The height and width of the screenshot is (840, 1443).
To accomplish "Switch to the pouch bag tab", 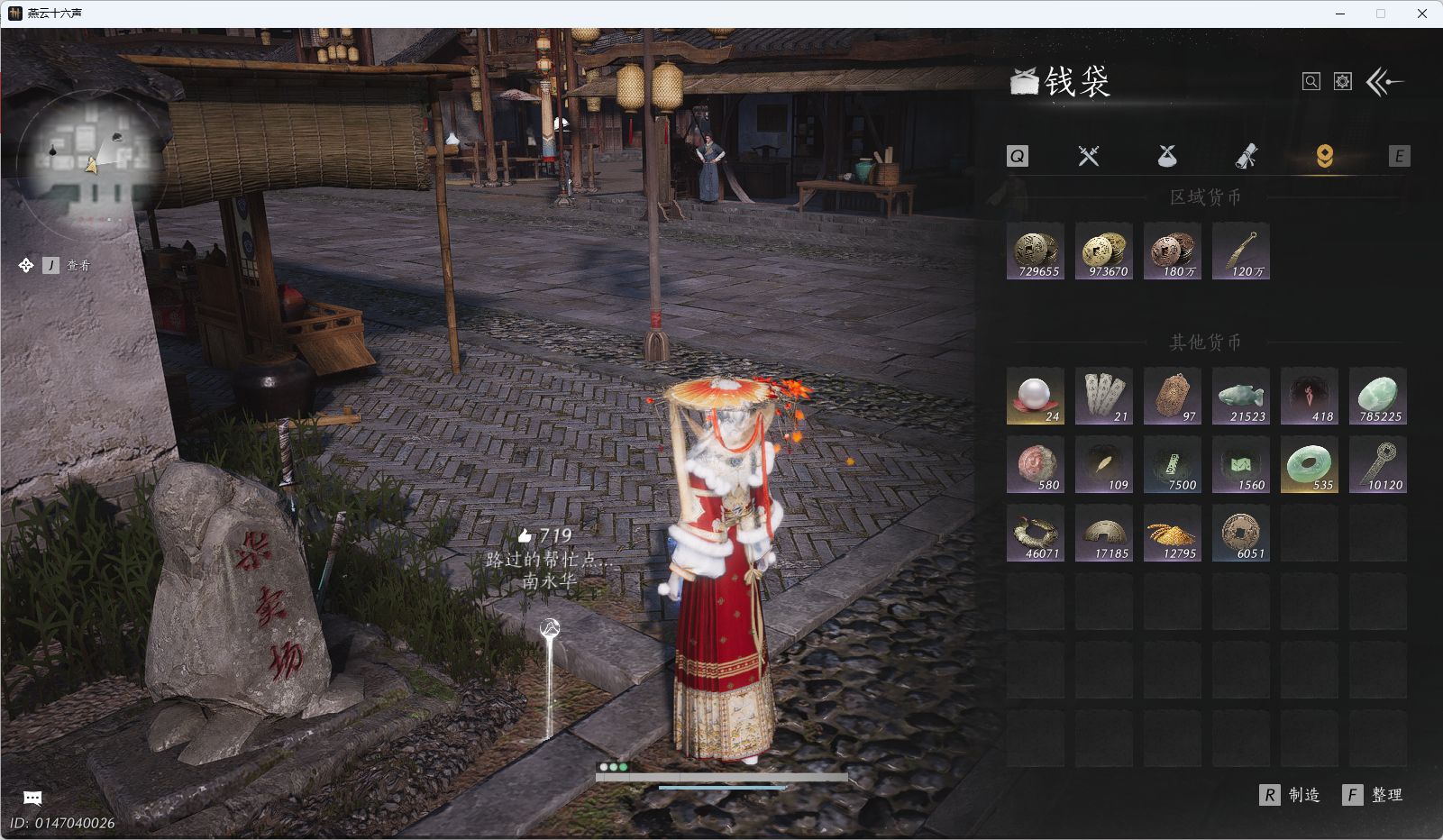I will pyautogui.click(x=1167, y=156).
